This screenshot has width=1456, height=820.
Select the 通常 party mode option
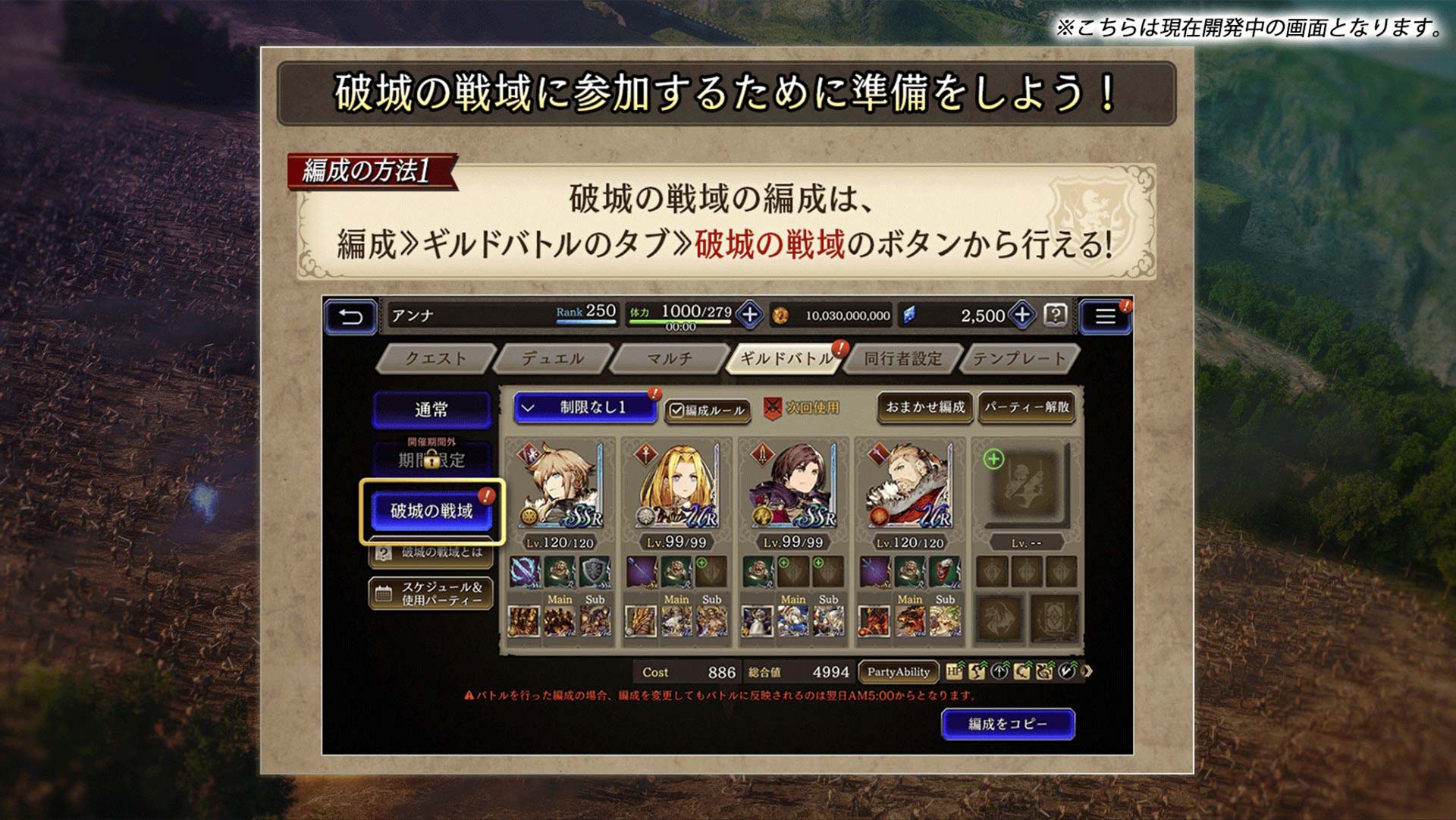click(431, 407)
